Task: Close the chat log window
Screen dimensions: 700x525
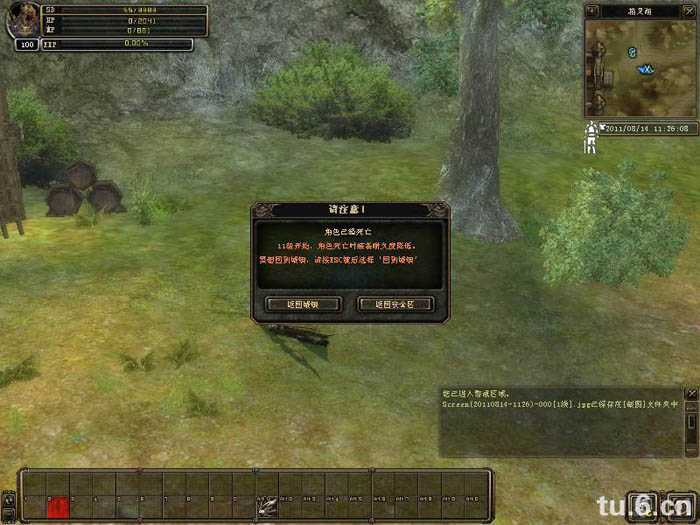Action: pos(691,394)
